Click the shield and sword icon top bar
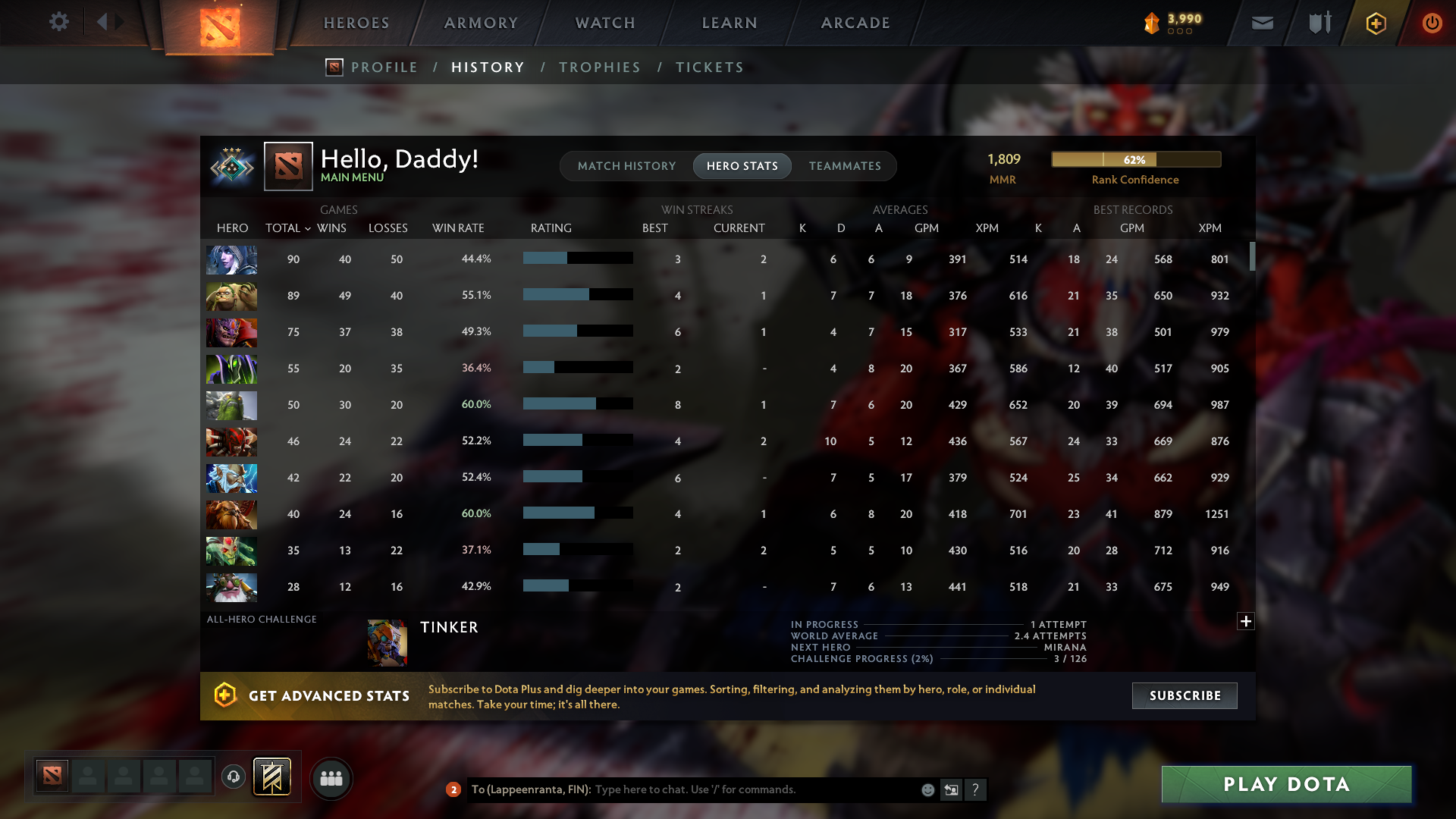Image resolution: width=1456 pixels, height=819 pixels. [x=1318, y=23]
